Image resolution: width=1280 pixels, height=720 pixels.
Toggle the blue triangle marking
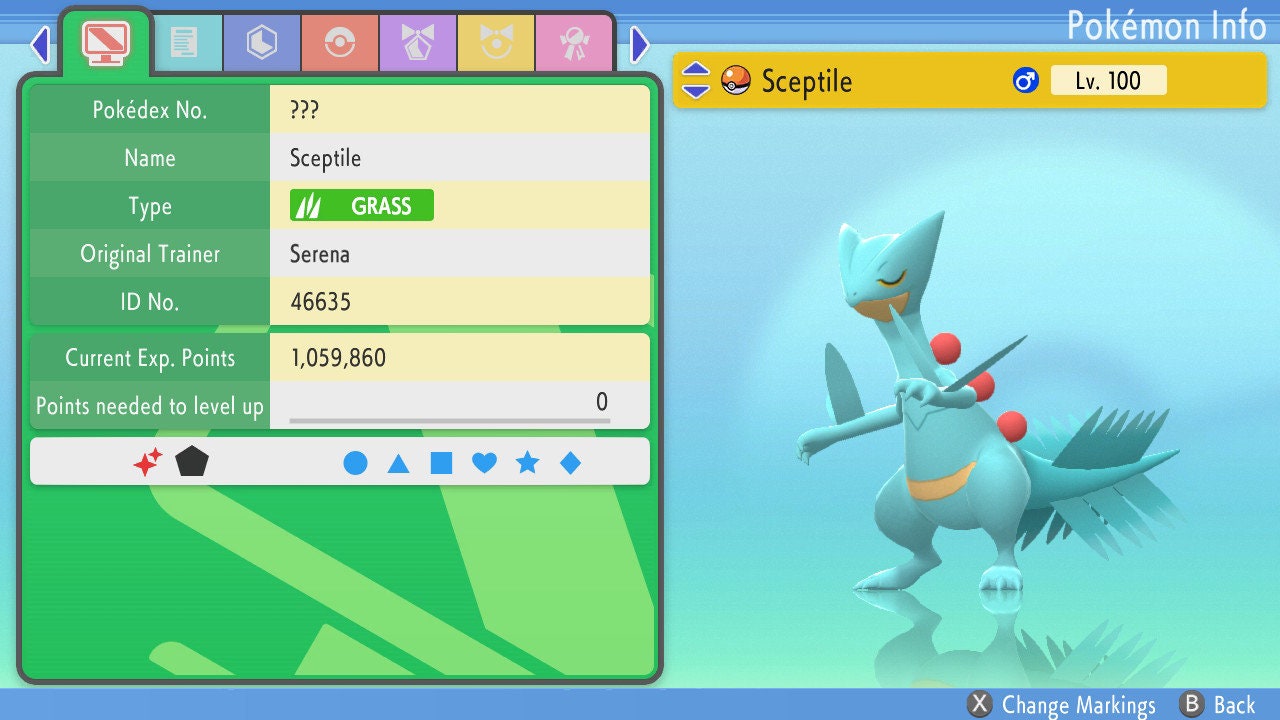pos(398,463)
